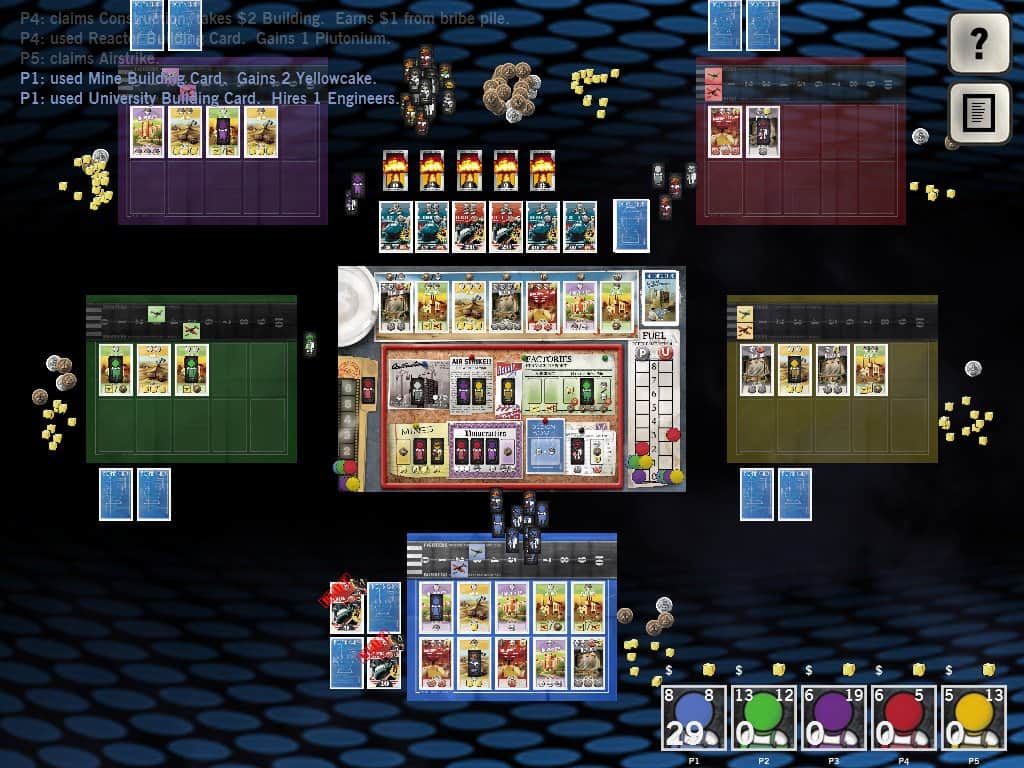Open the purple player's board
The image size is (1024, 768).
223,160
